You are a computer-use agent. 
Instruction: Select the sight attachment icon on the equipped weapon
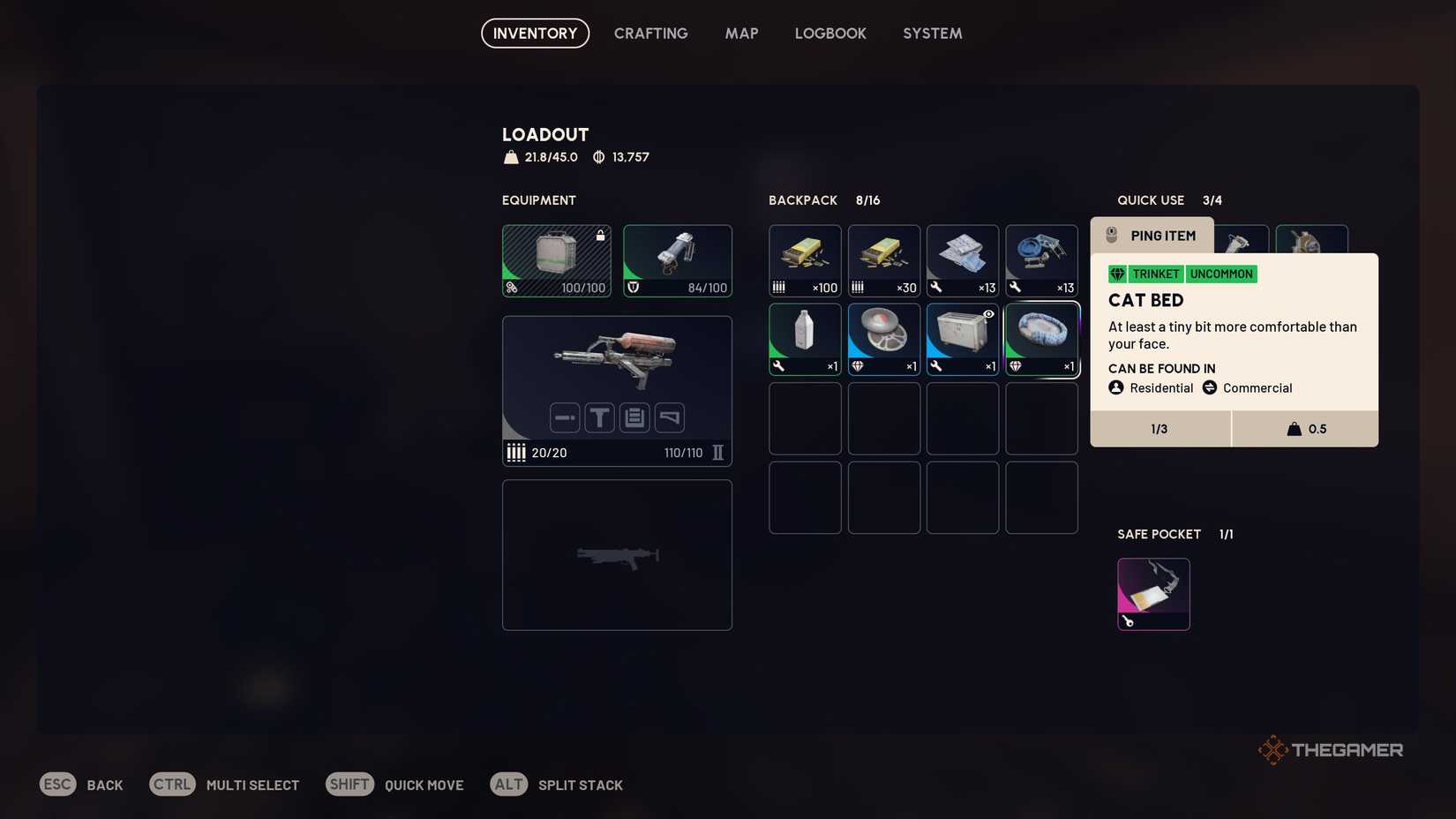pos(600,417)
